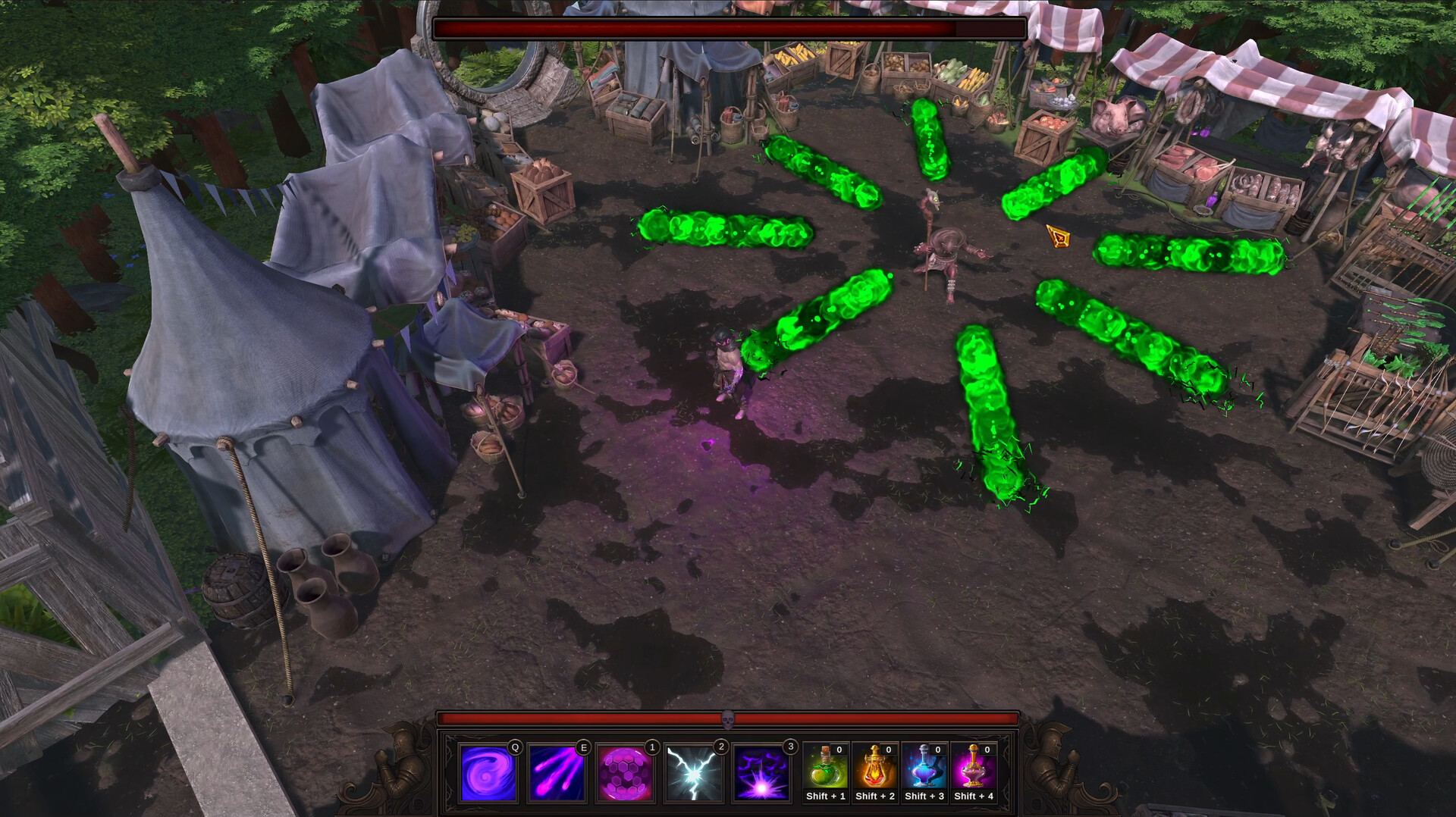Select the blue Shift + 3 potion flask

point(923,769)
